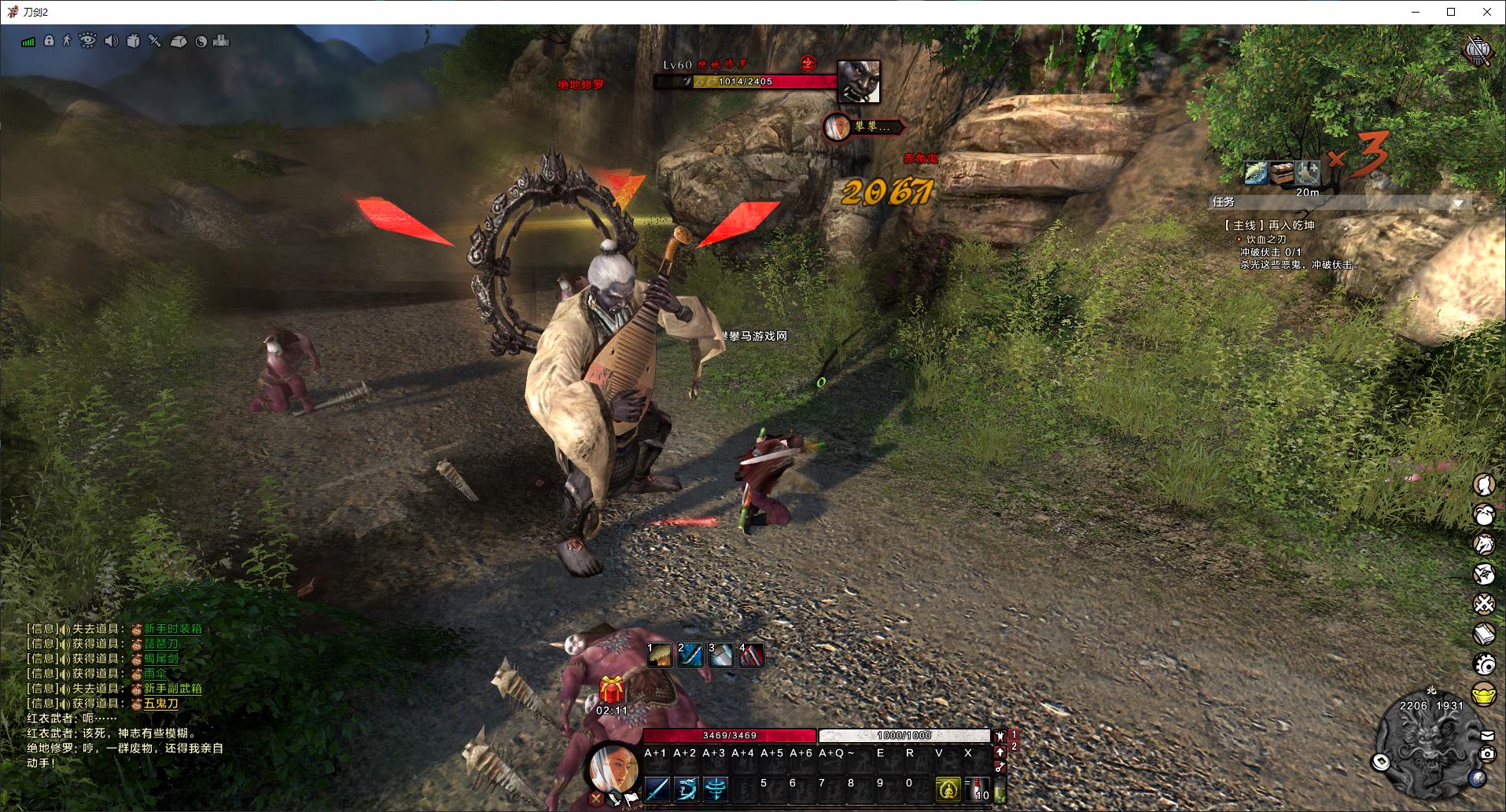Activate the blue sword skill slot
This screenshot has width=1506, height=812.
pos(657,788)
